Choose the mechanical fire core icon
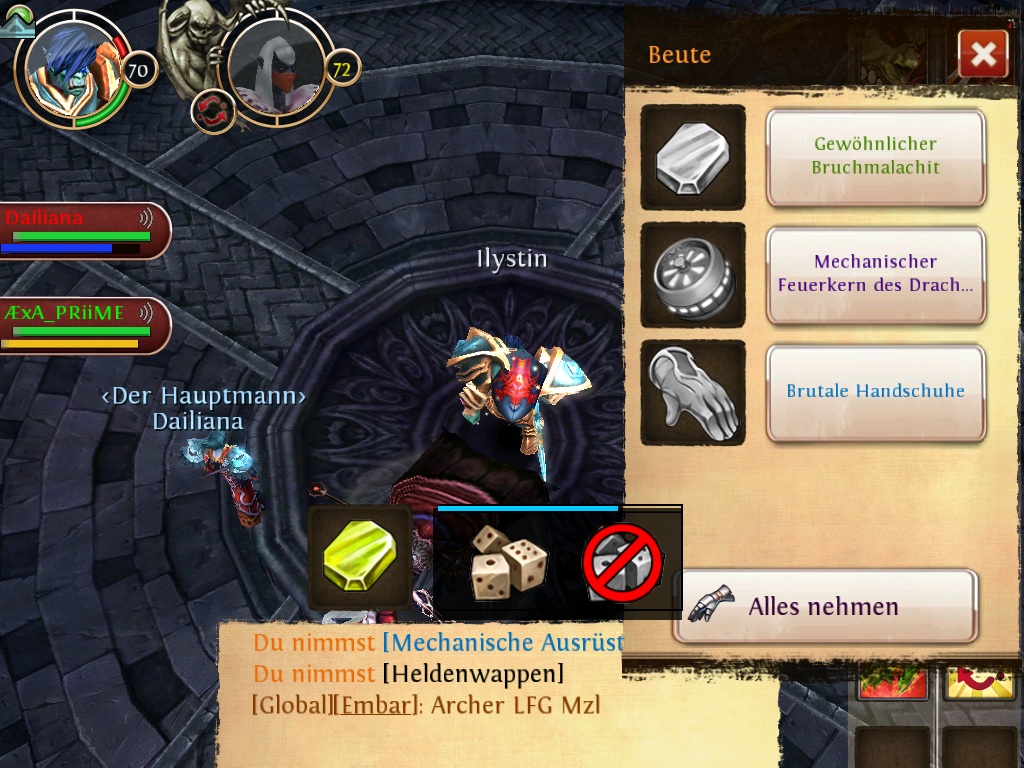The width and height of the screenshot is (1024, 768). coord(692,275)
